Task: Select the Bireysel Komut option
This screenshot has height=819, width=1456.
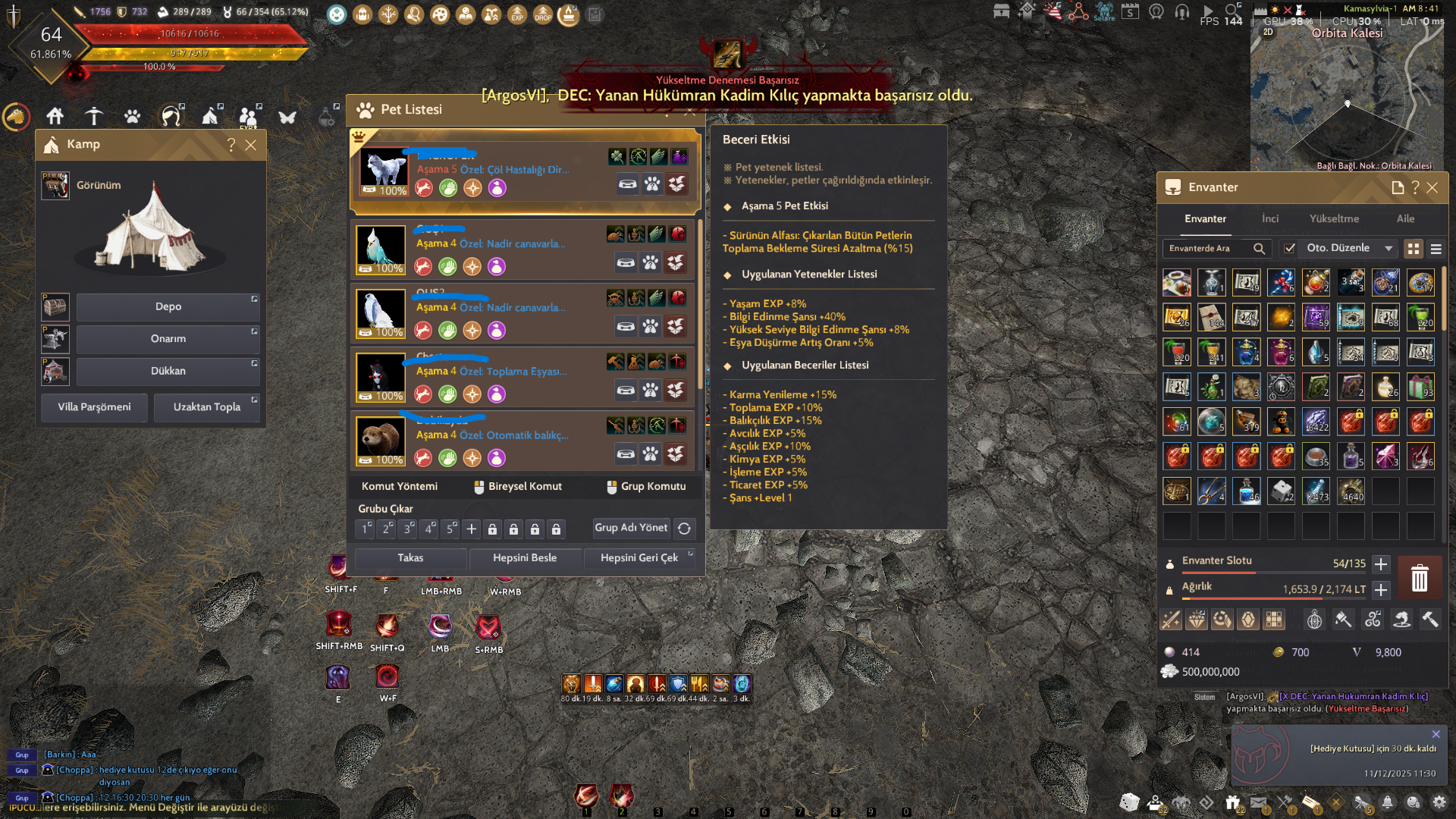Action: 518,487
